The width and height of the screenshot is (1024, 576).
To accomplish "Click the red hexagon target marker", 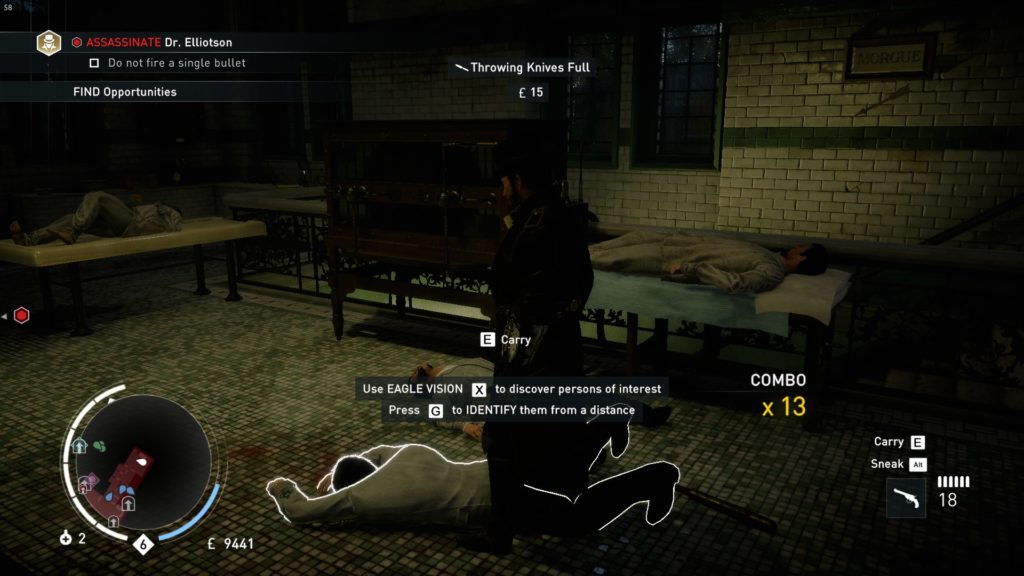I will tap(21, 315).
